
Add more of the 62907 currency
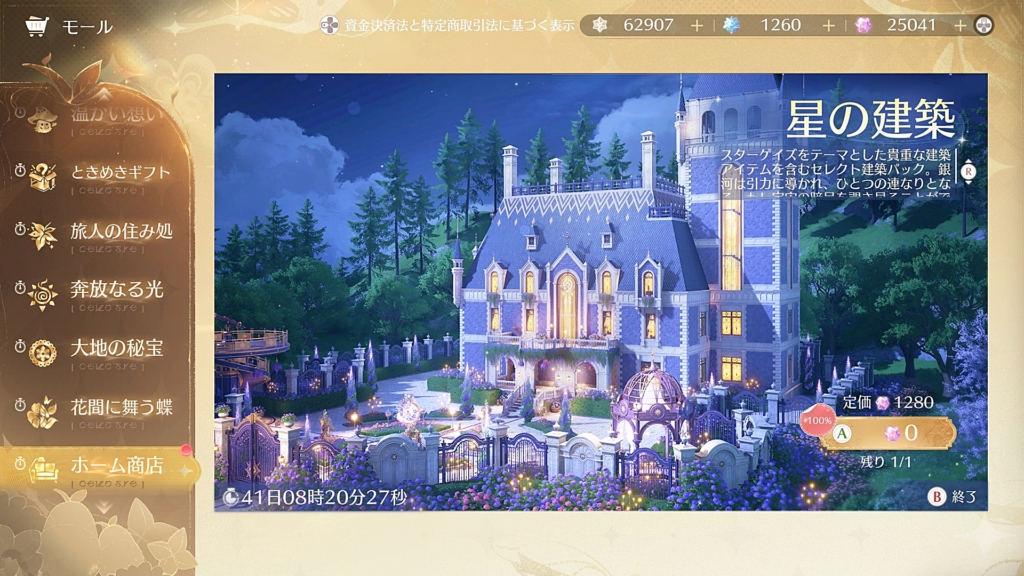(x=696, y=25)
